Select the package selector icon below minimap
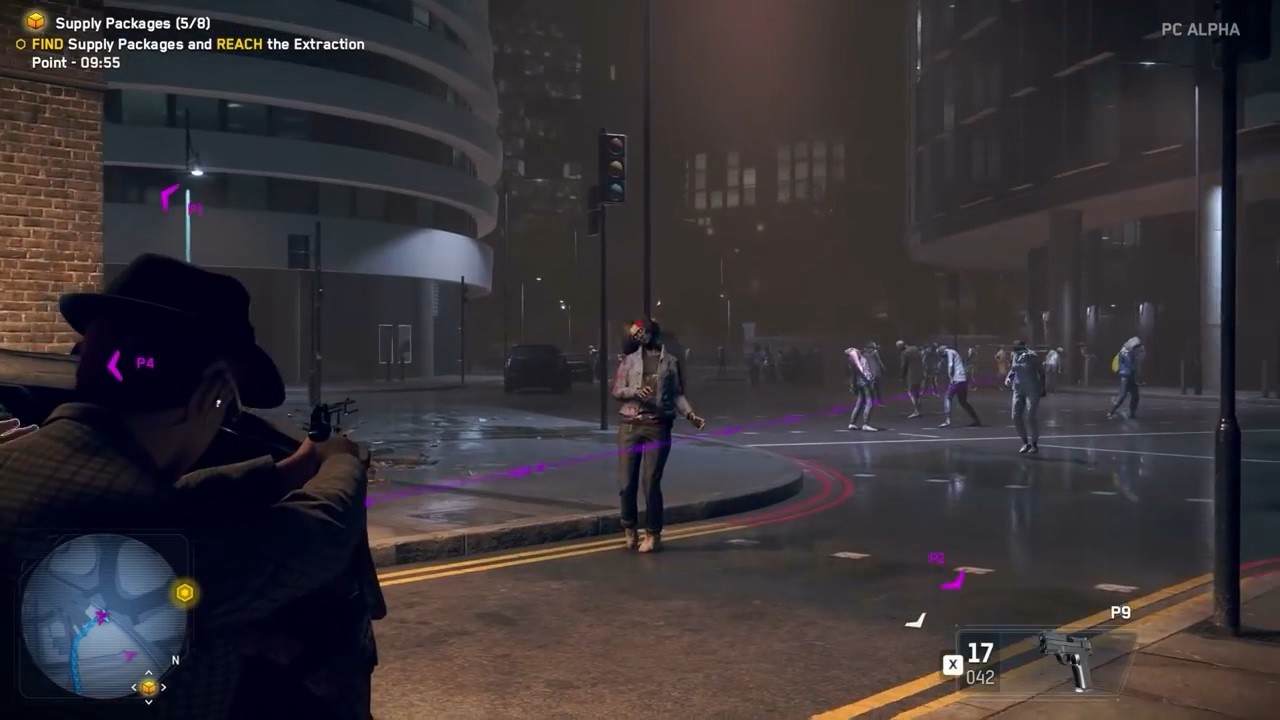 tap(149, 687)
